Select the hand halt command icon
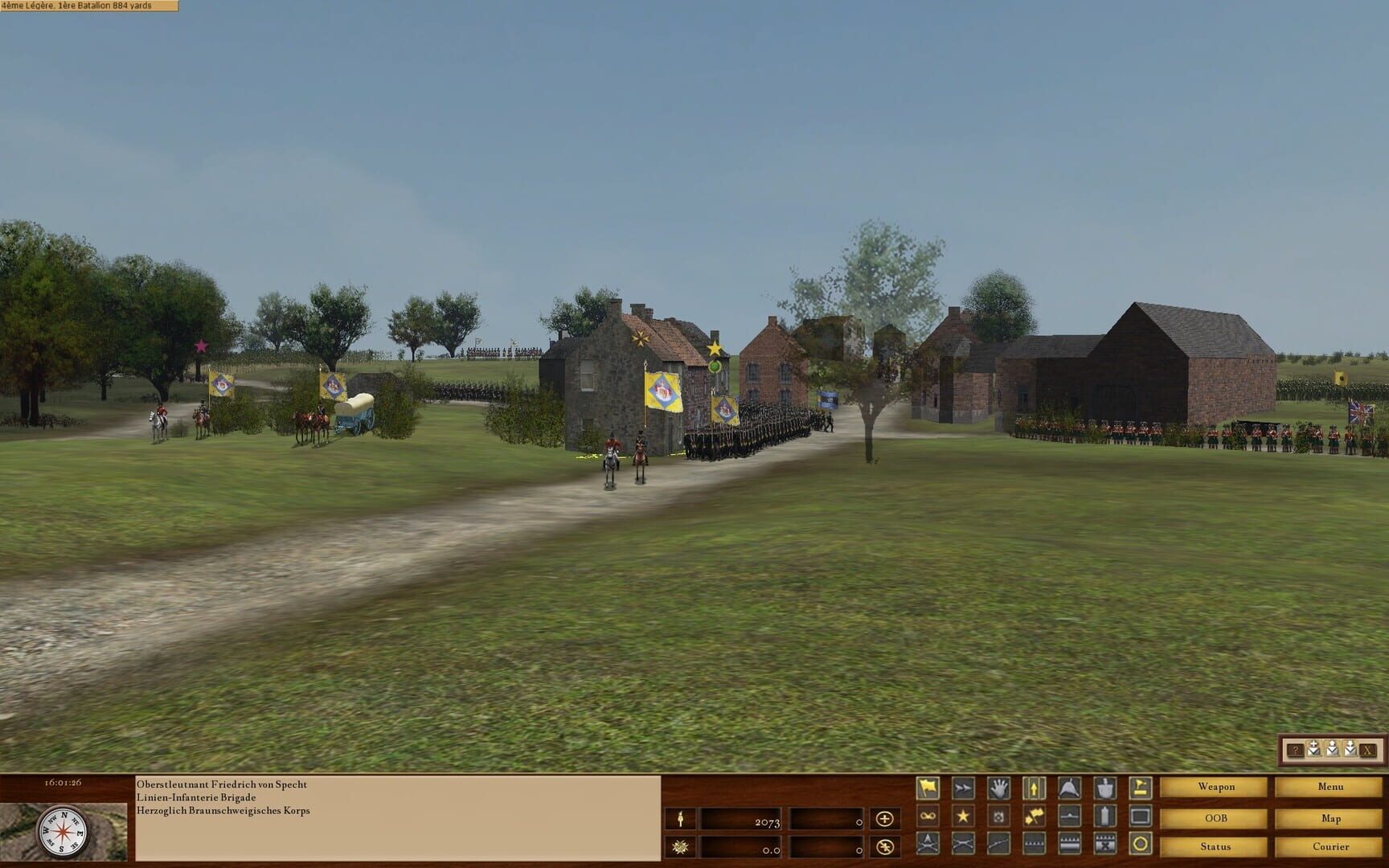Image resolution: width=1389 pixels, height=868 pixels. 999,788
